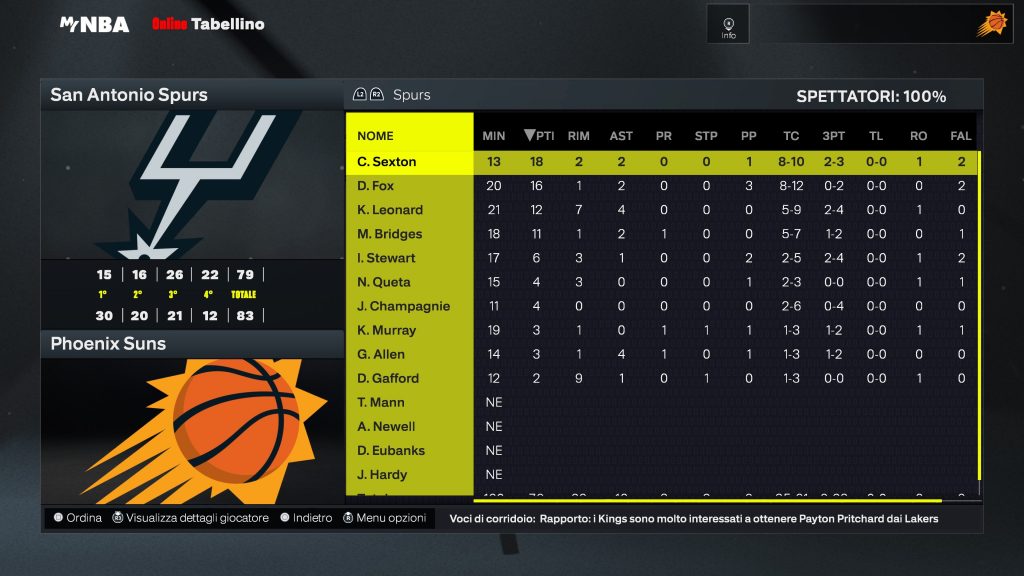Viewport: 1024px width, 576px height.
Task: Click the Spurs team switcher label
Action: click(411, 95)
